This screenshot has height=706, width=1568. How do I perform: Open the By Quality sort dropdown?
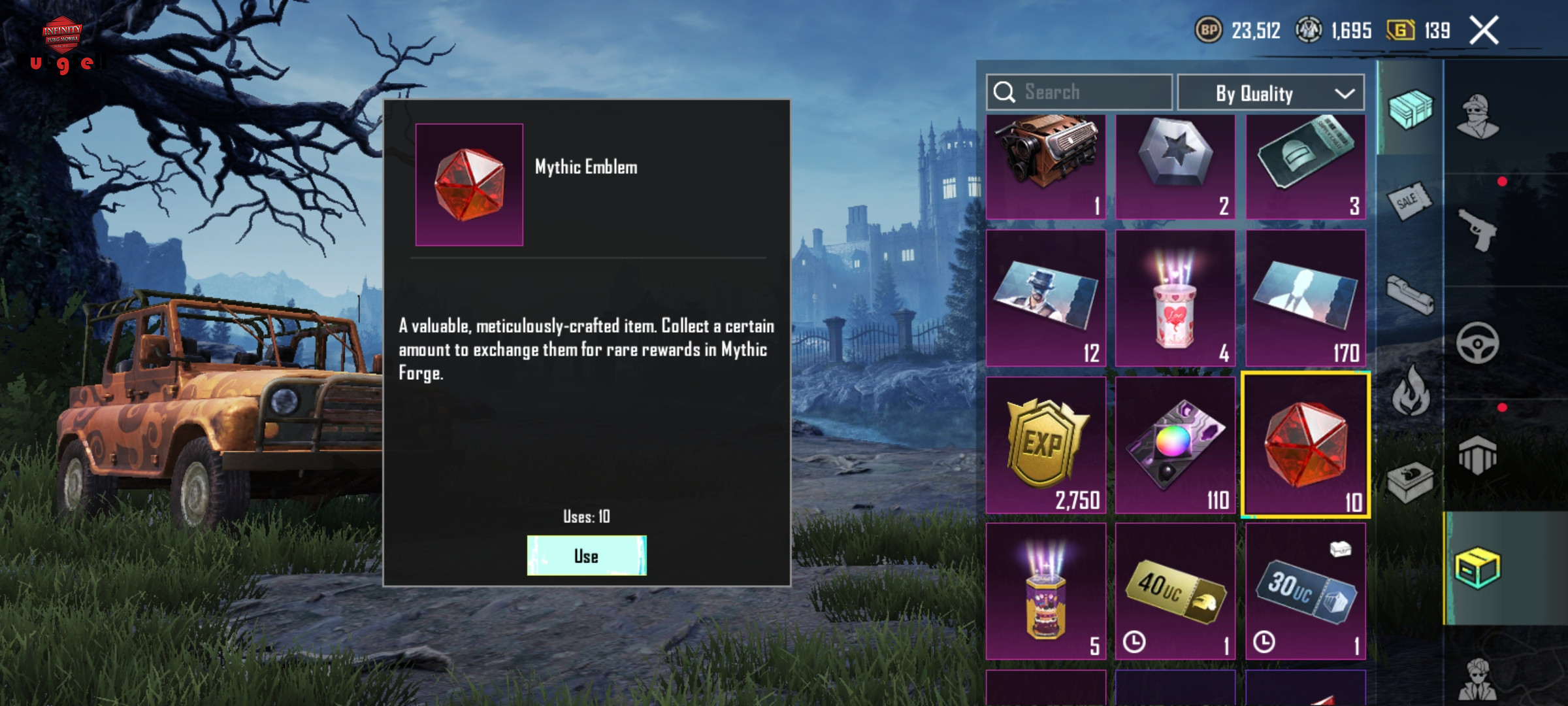click(x=1270, y=93)
